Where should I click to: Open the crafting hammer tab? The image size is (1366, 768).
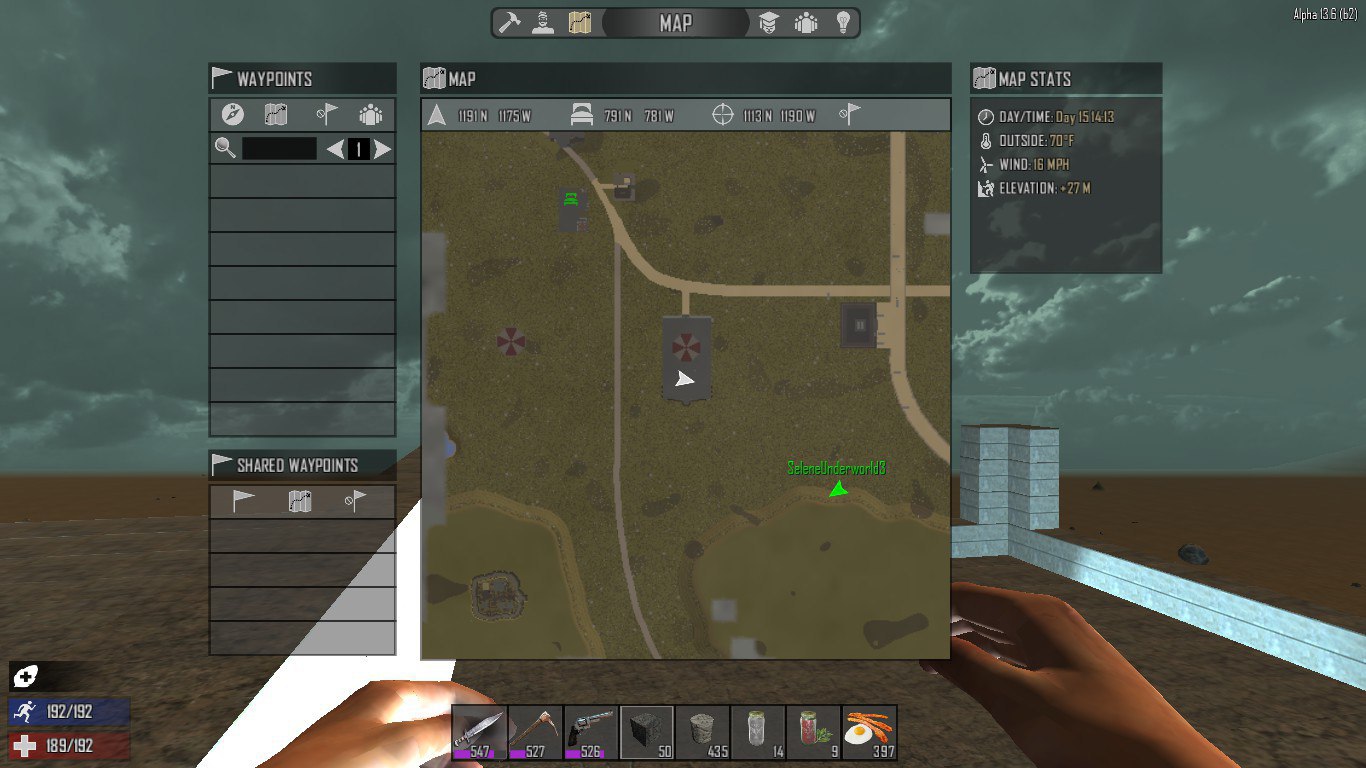(510, 23)
